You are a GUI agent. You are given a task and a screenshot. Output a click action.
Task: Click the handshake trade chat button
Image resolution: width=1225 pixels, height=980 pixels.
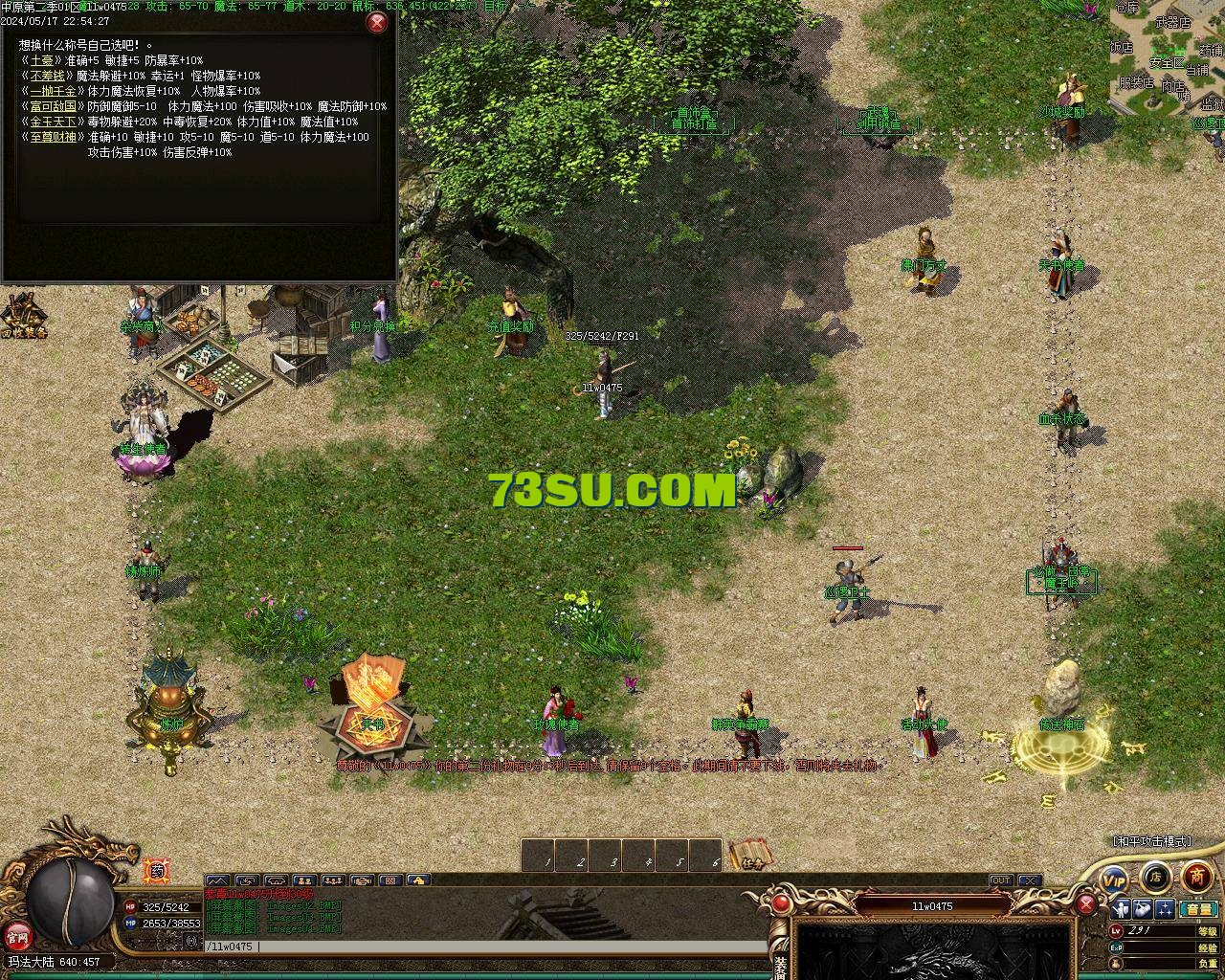pos(362,880)
